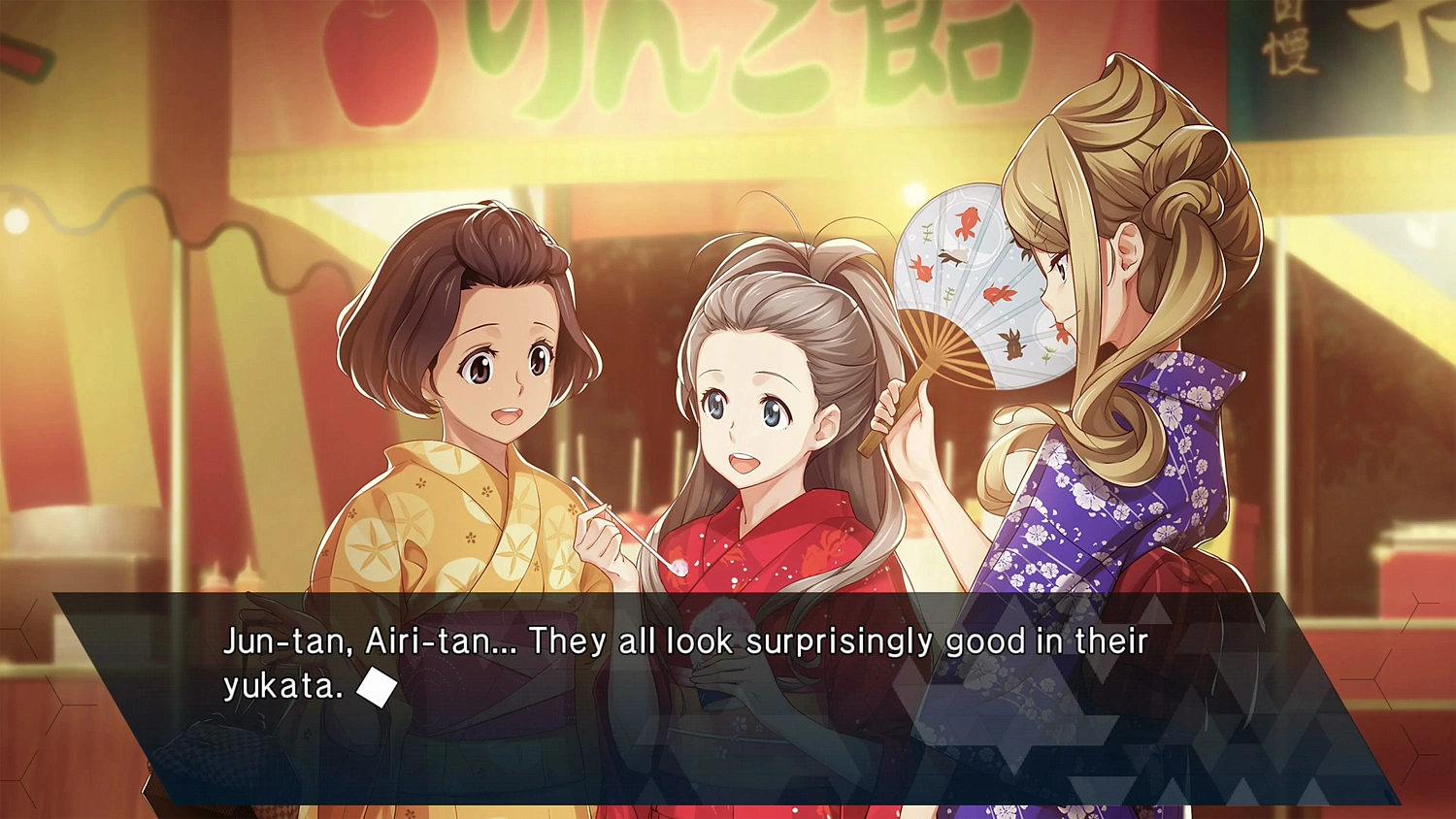Click the word yukata in the dialogue

click(x=277, y=685)
